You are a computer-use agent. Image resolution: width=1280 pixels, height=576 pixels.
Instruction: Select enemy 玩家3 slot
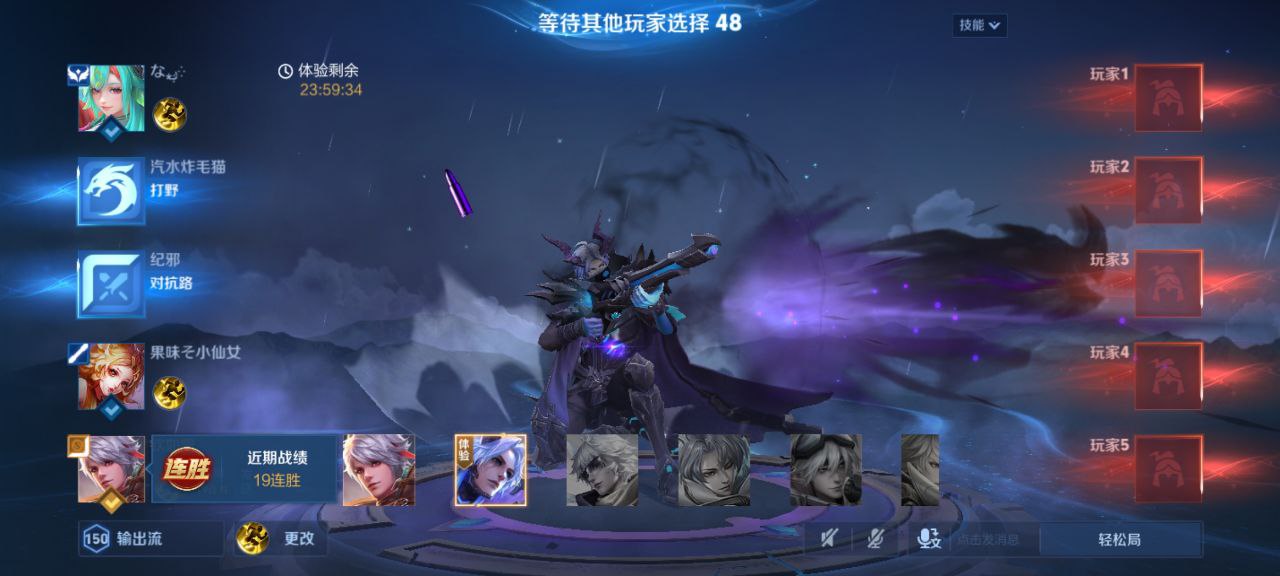click(1167, 284)
